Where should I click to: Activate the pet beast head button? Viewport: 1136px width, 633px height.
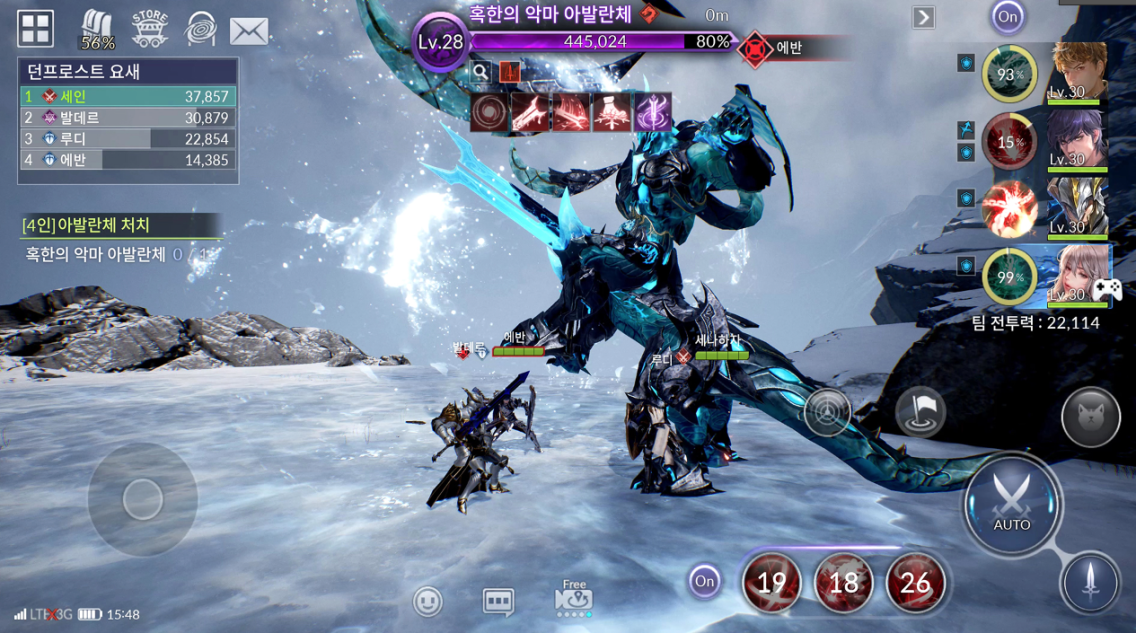[x=1090, y=417]
